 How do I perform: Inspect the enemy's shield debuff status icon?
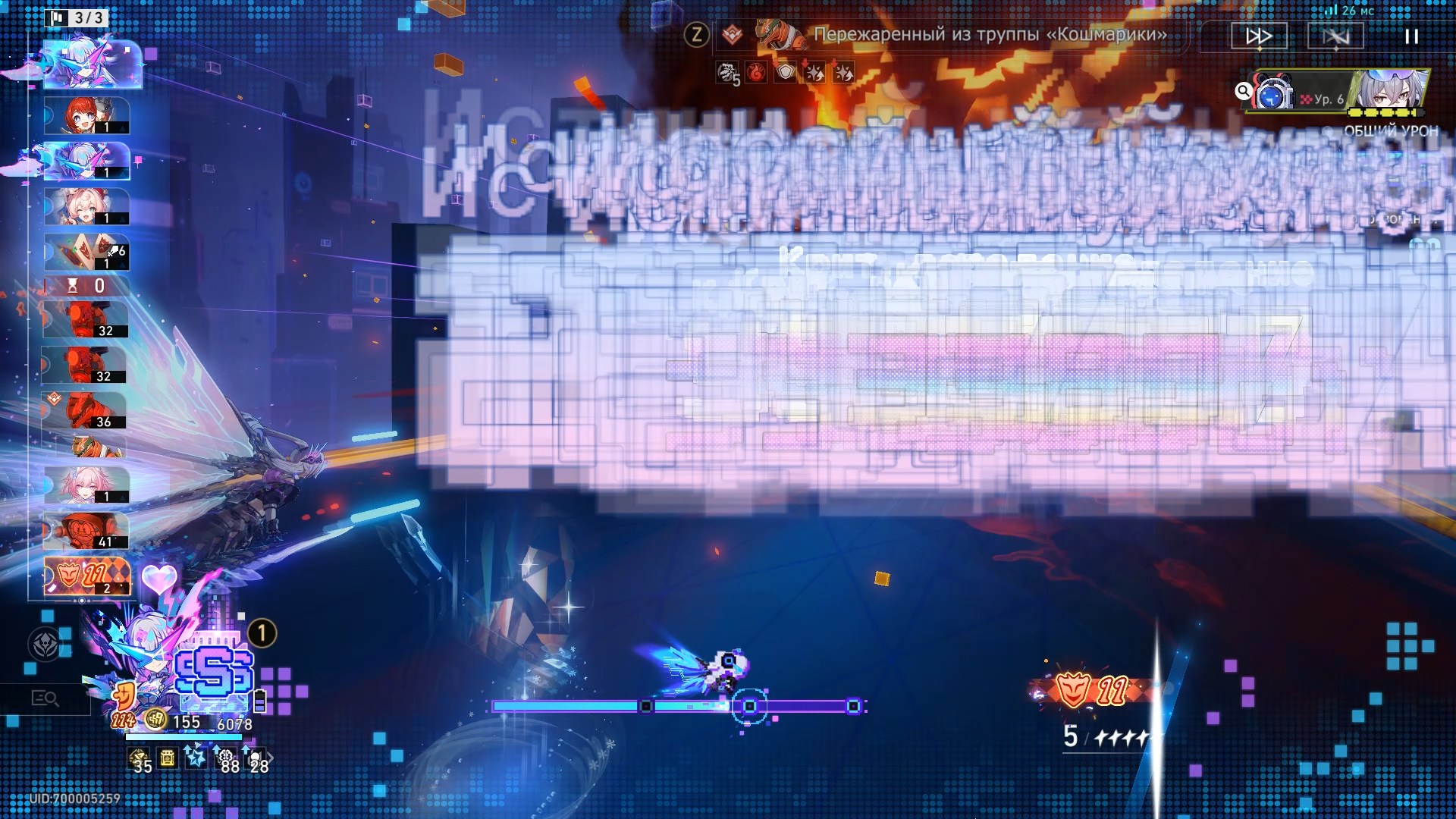coord(786,73)
